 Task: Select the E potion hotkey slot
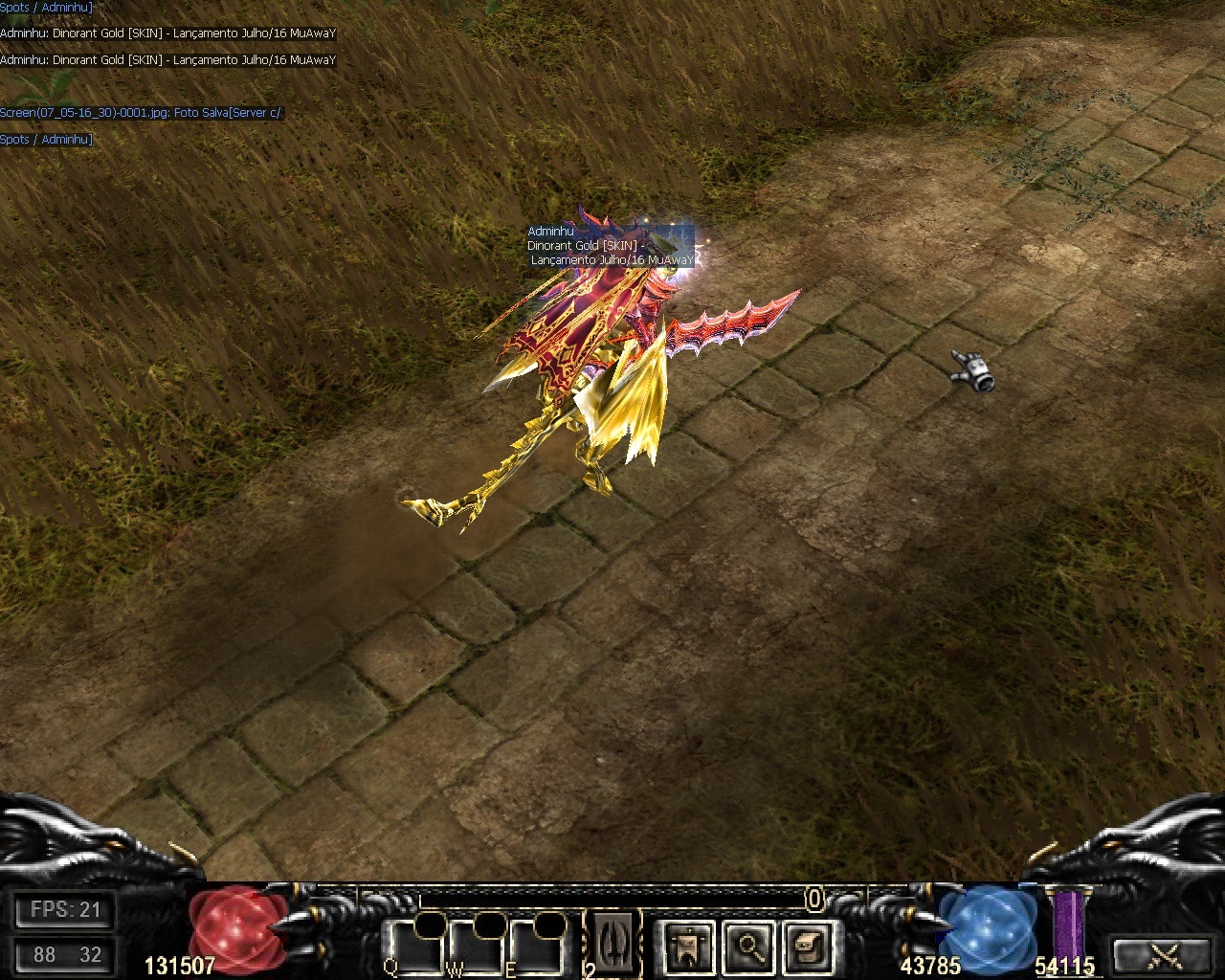tap(538, 946)
